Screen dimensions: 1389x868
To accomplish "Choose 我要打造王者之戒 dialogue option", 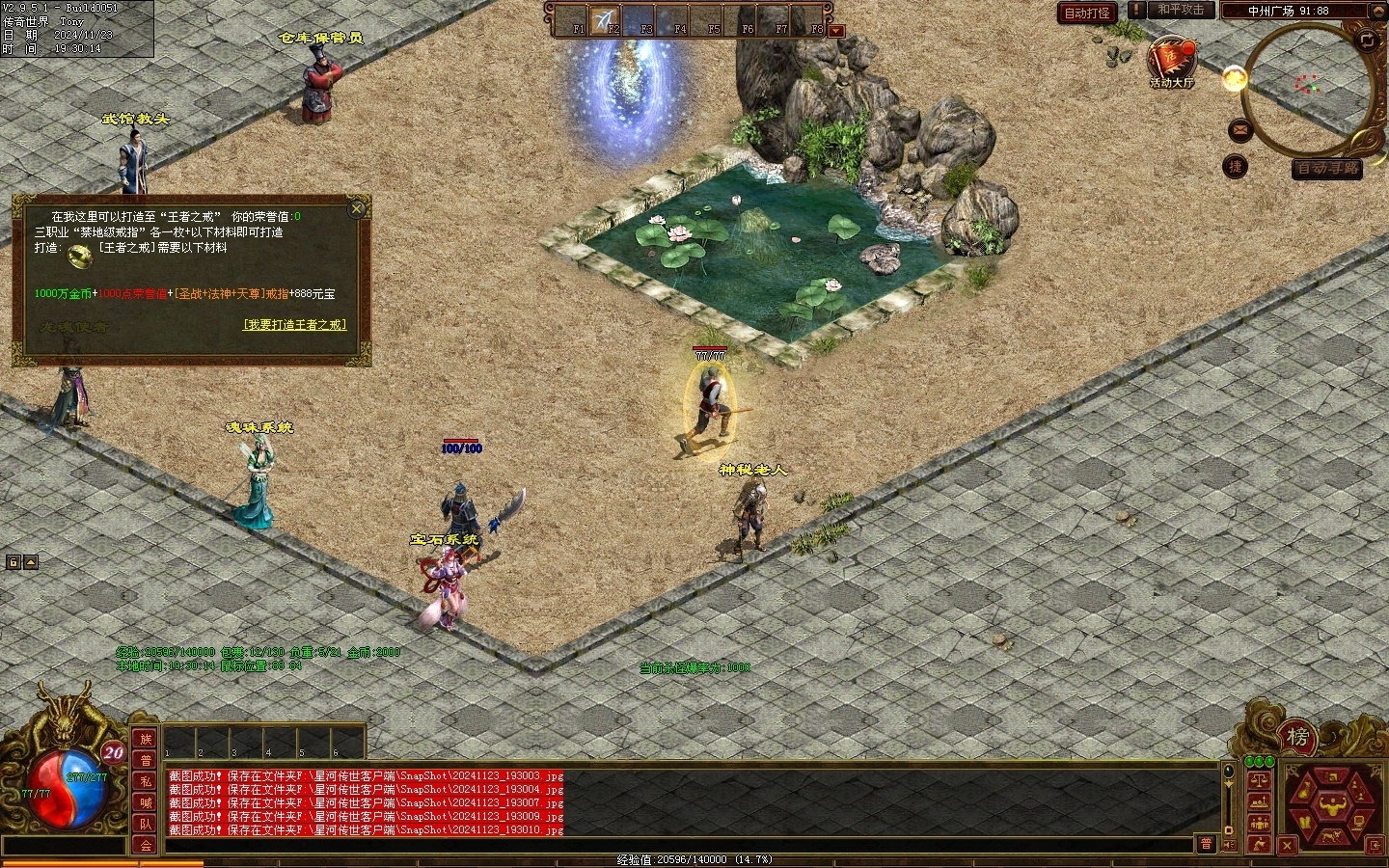I will pyautogui.click(x=294, y=325).
